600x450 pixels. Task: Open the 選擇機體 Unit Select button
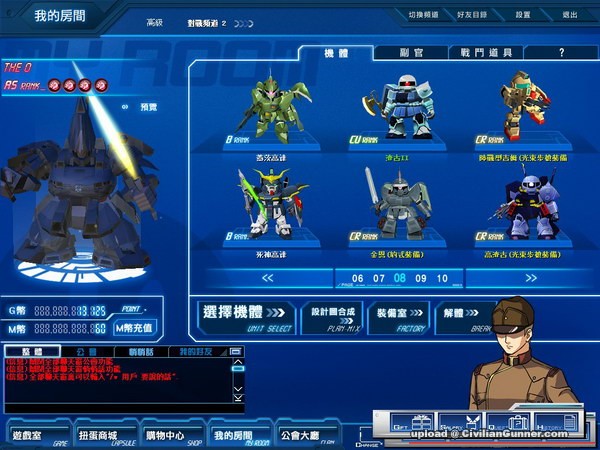(x=243, y=316)
